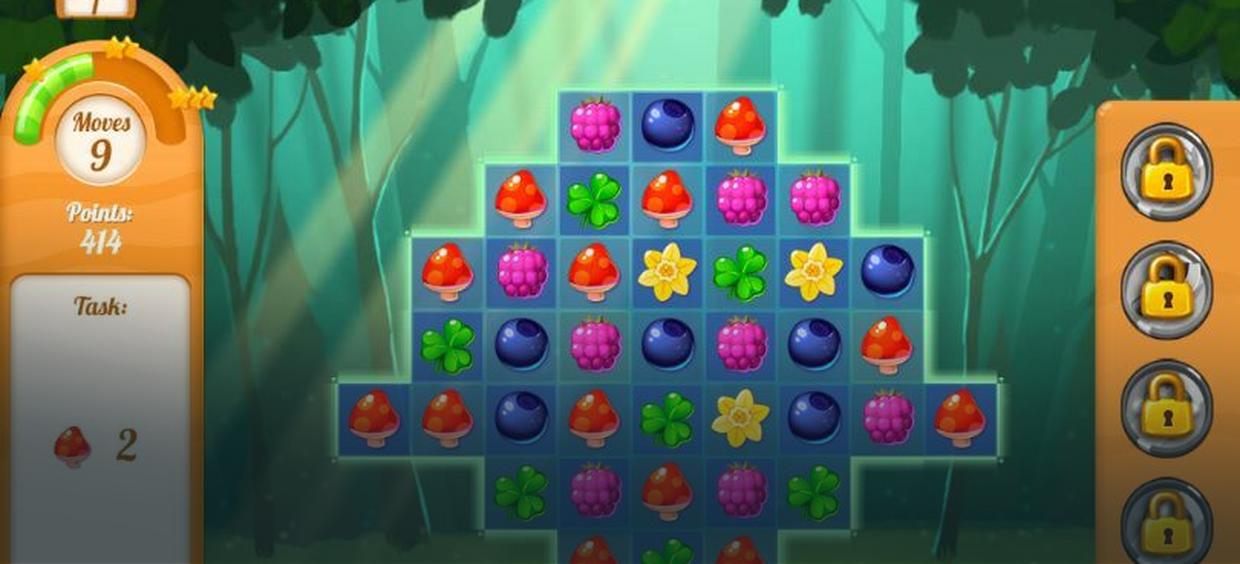Select the clover between mushroom and daffodil
1240x564 pixels.
[x=668, y=419]
